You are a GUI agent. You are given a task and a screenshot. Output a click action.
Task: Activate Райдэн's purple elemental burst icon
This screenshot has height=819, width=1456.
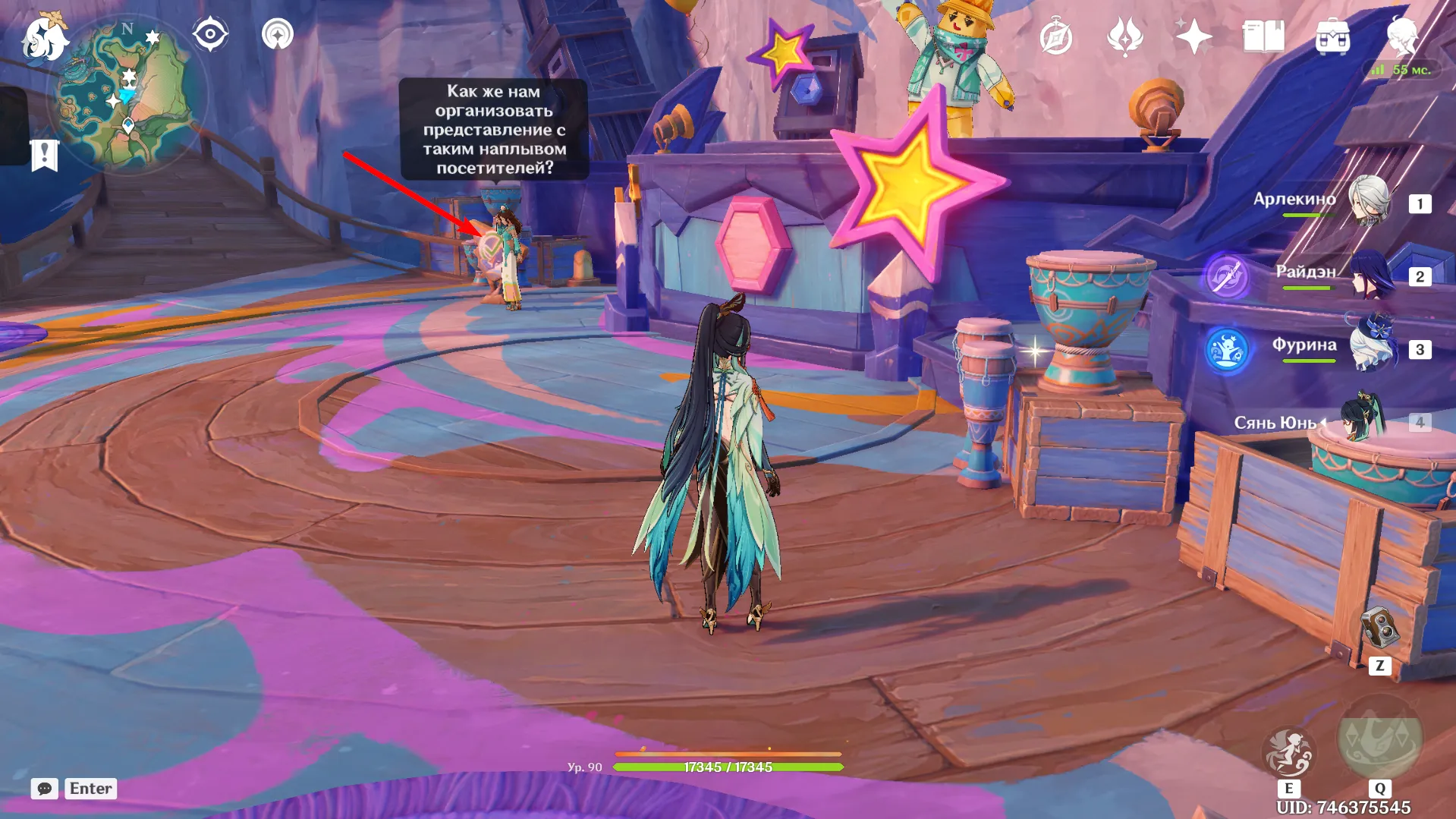point(1227,276)
